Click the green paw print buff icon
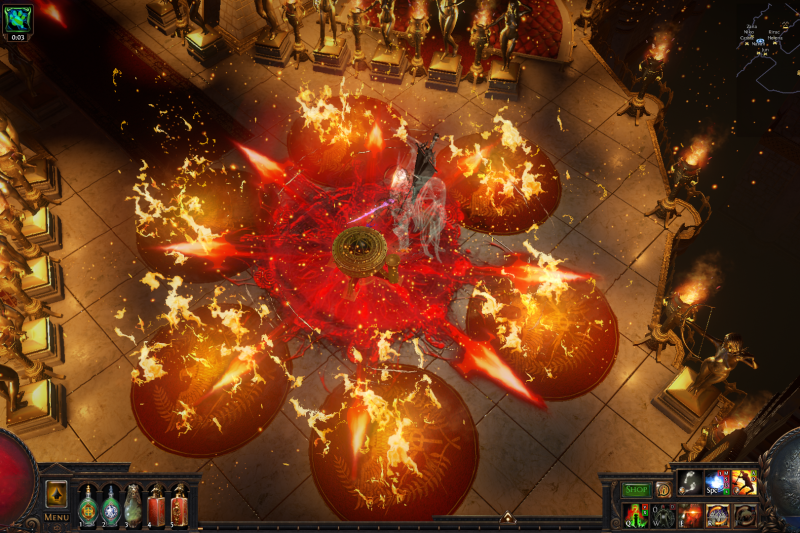Image resolution: width=800 pixels, height=533 pixels. (18, 17)
